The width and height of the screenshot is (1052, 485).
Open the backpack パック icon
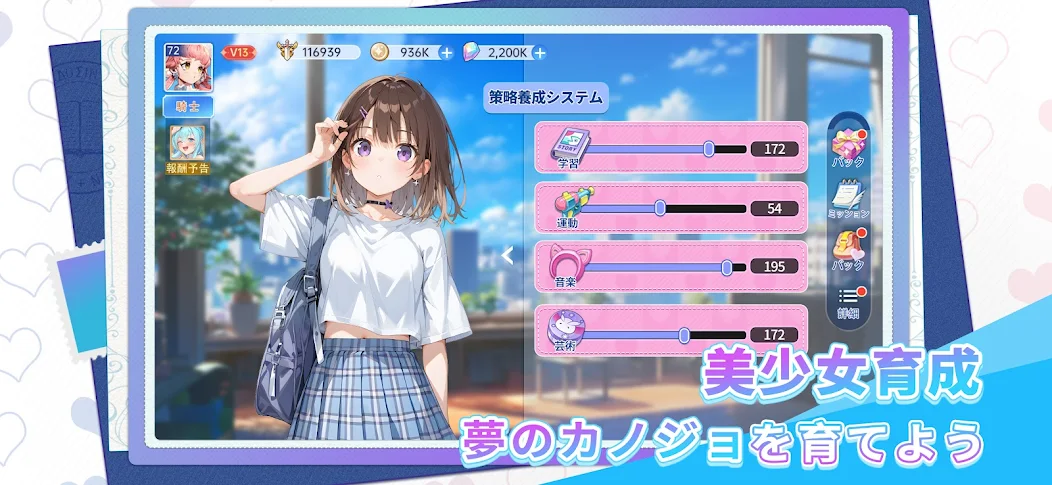(x=849, y=250)
